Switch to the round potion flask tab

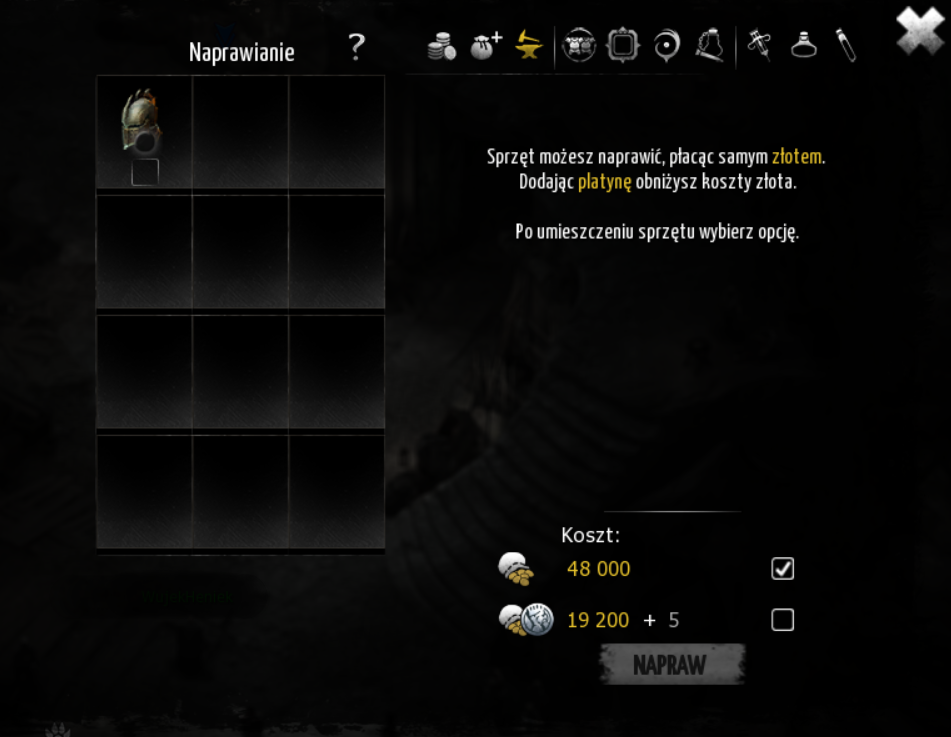pyautogui.click(x=804, y=46)
